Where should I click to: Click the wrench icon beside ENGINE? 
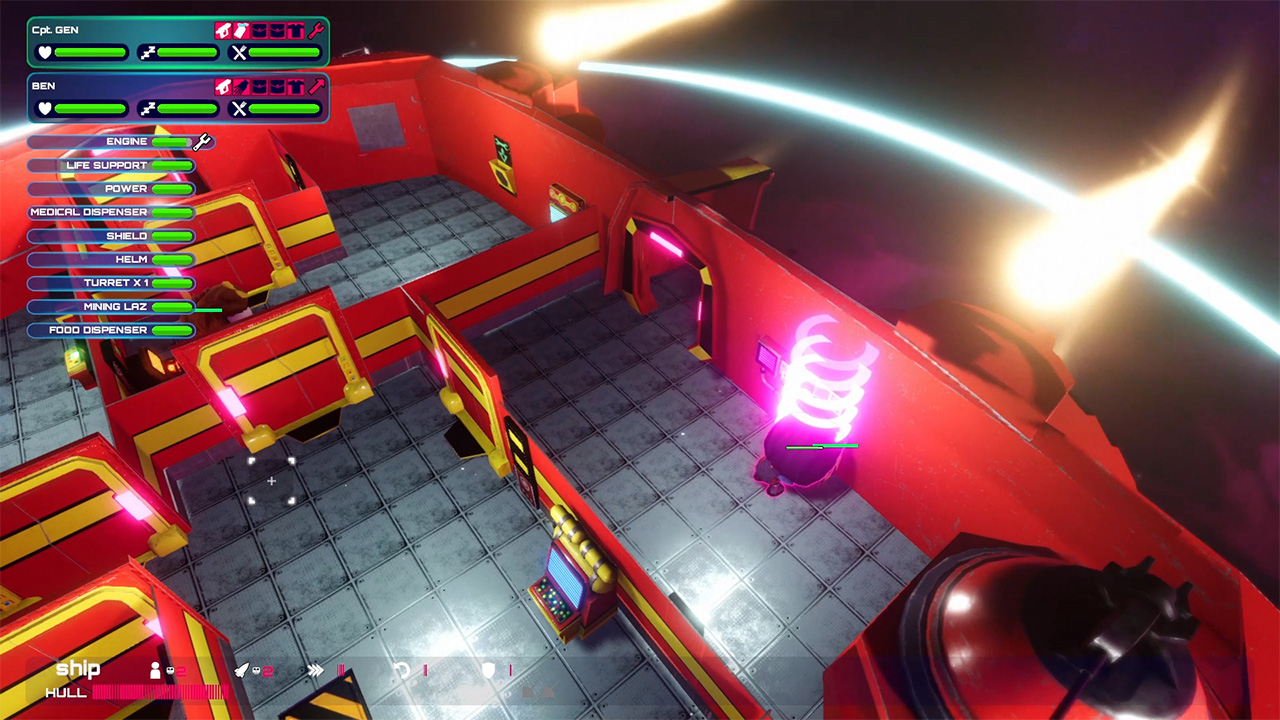[x=203, y=142]
